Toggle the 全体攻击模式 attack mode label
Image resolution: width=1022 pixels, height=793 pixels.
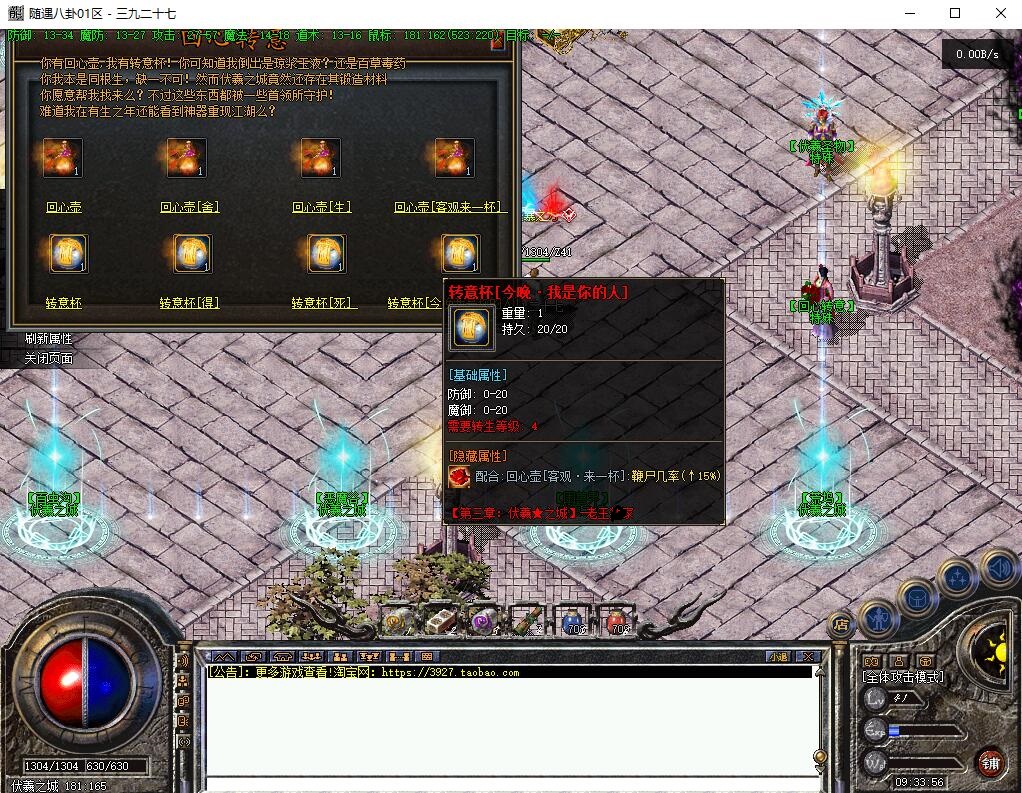tap(903, 677)
